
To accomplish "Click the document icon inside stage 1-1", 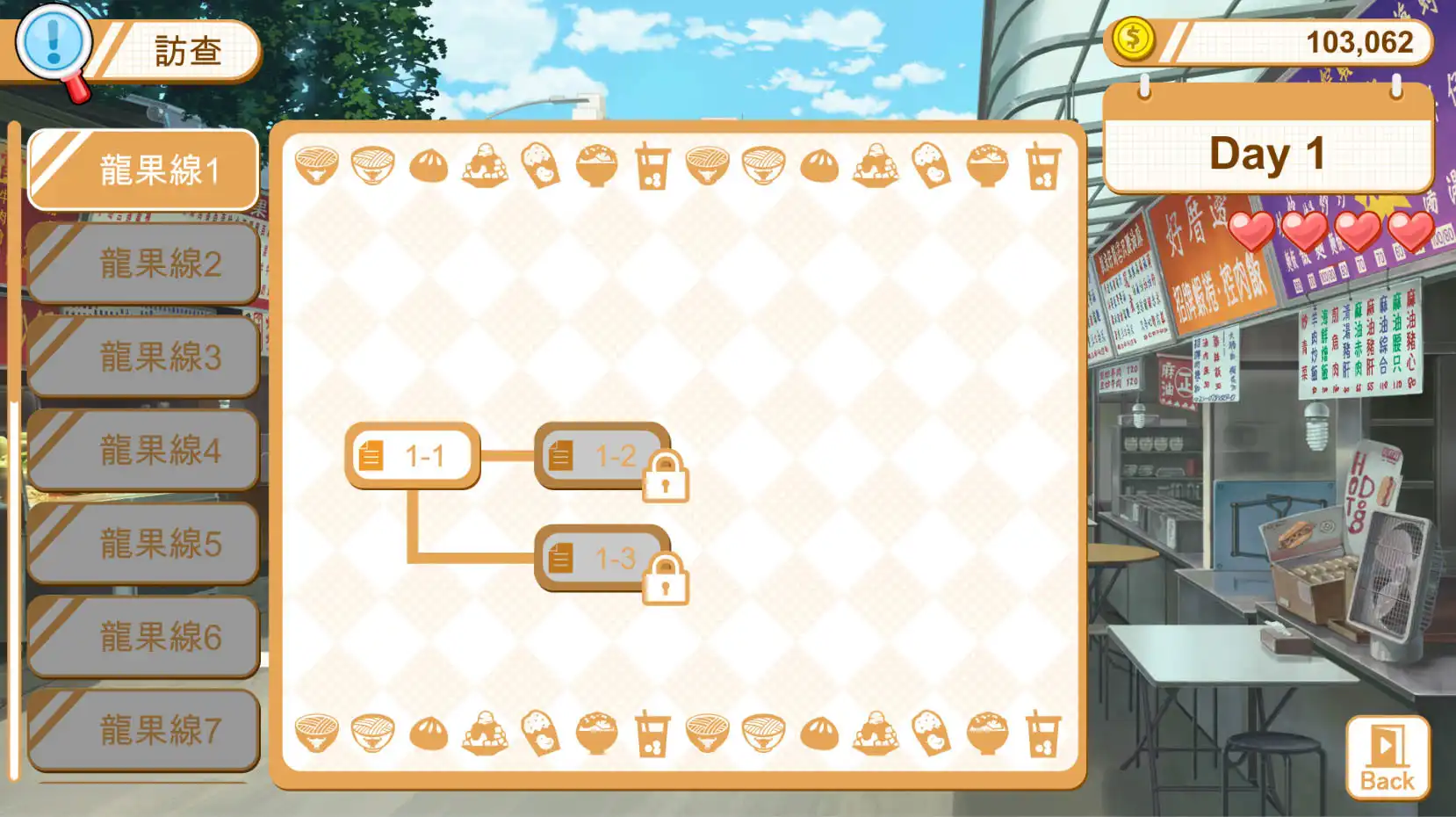I will pyautogui.click(x=372, y=455).
